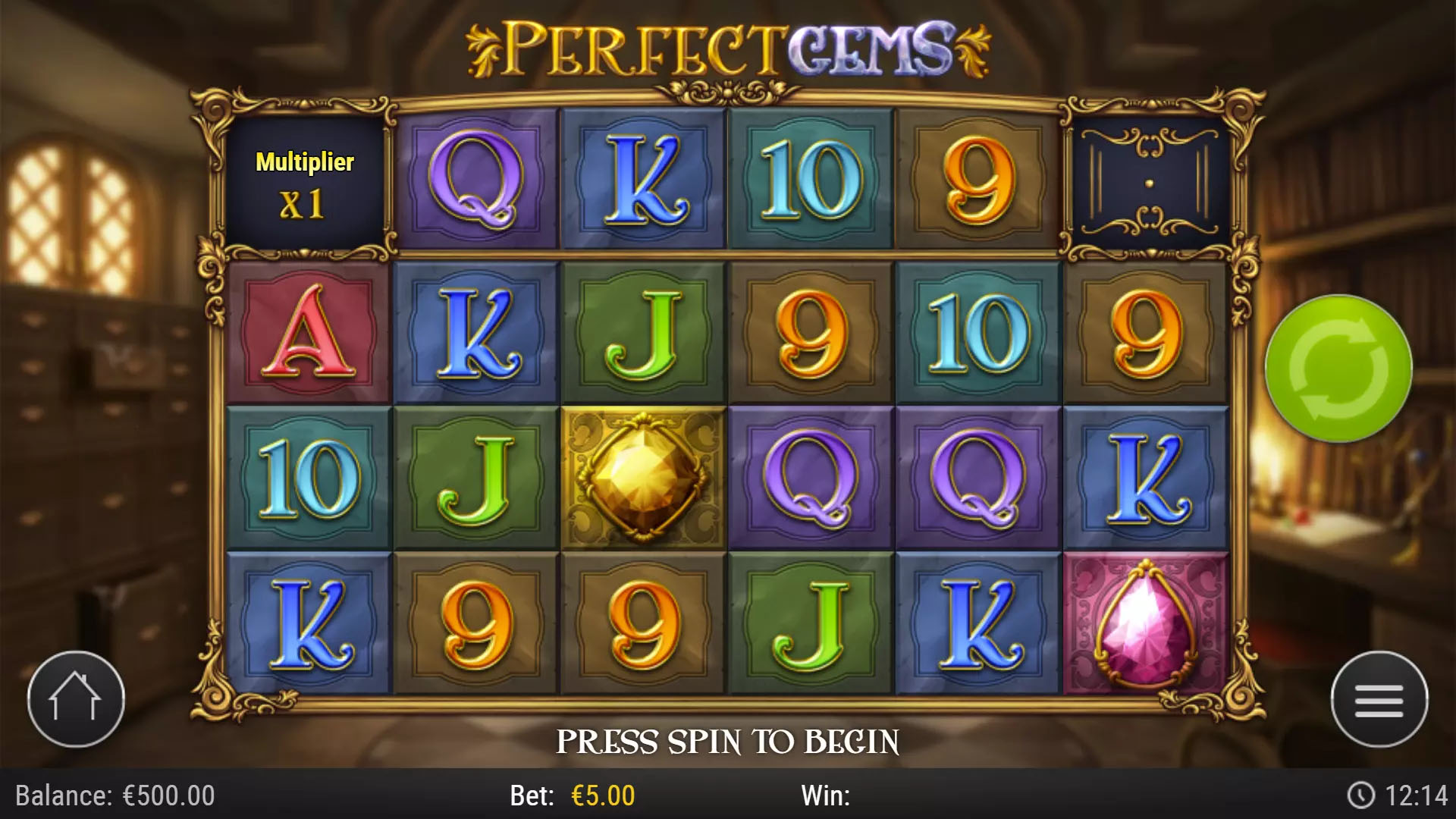
Task: Select the blue 10 symbol on the left
Action: pos(309,478)
